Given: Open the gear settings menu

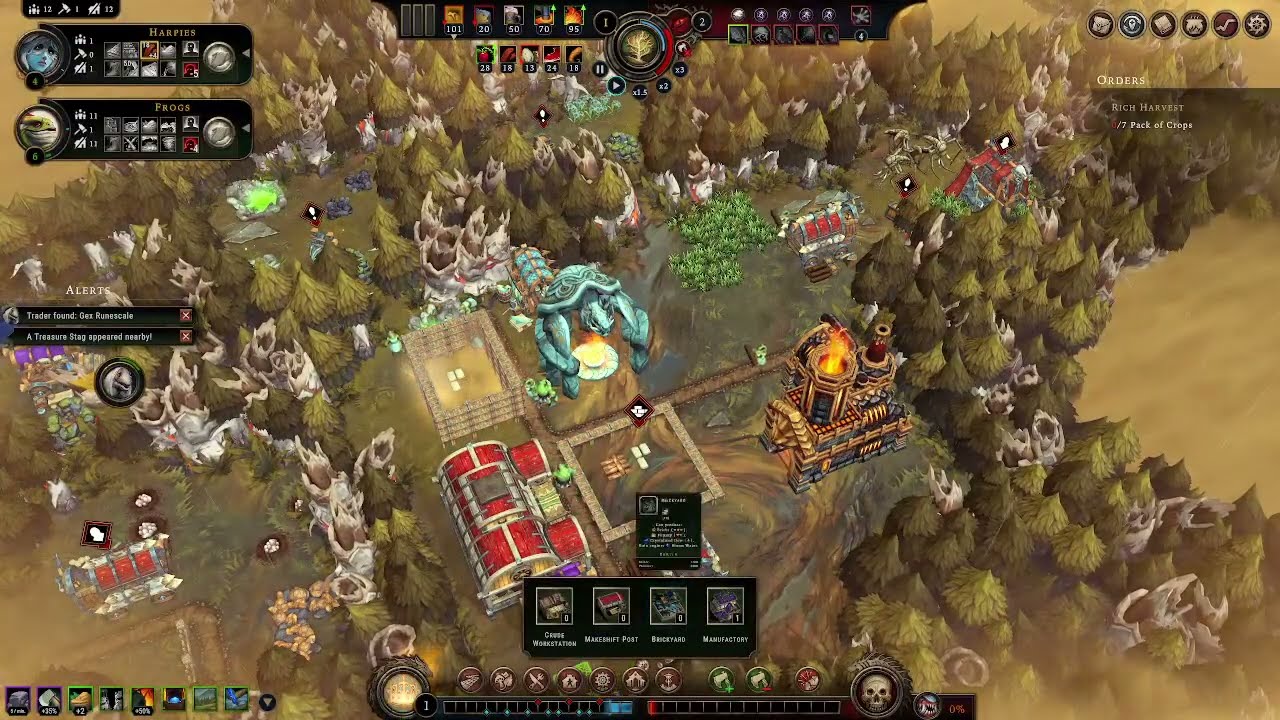Looking at the screenshot, I should [x=1257, y=25].
